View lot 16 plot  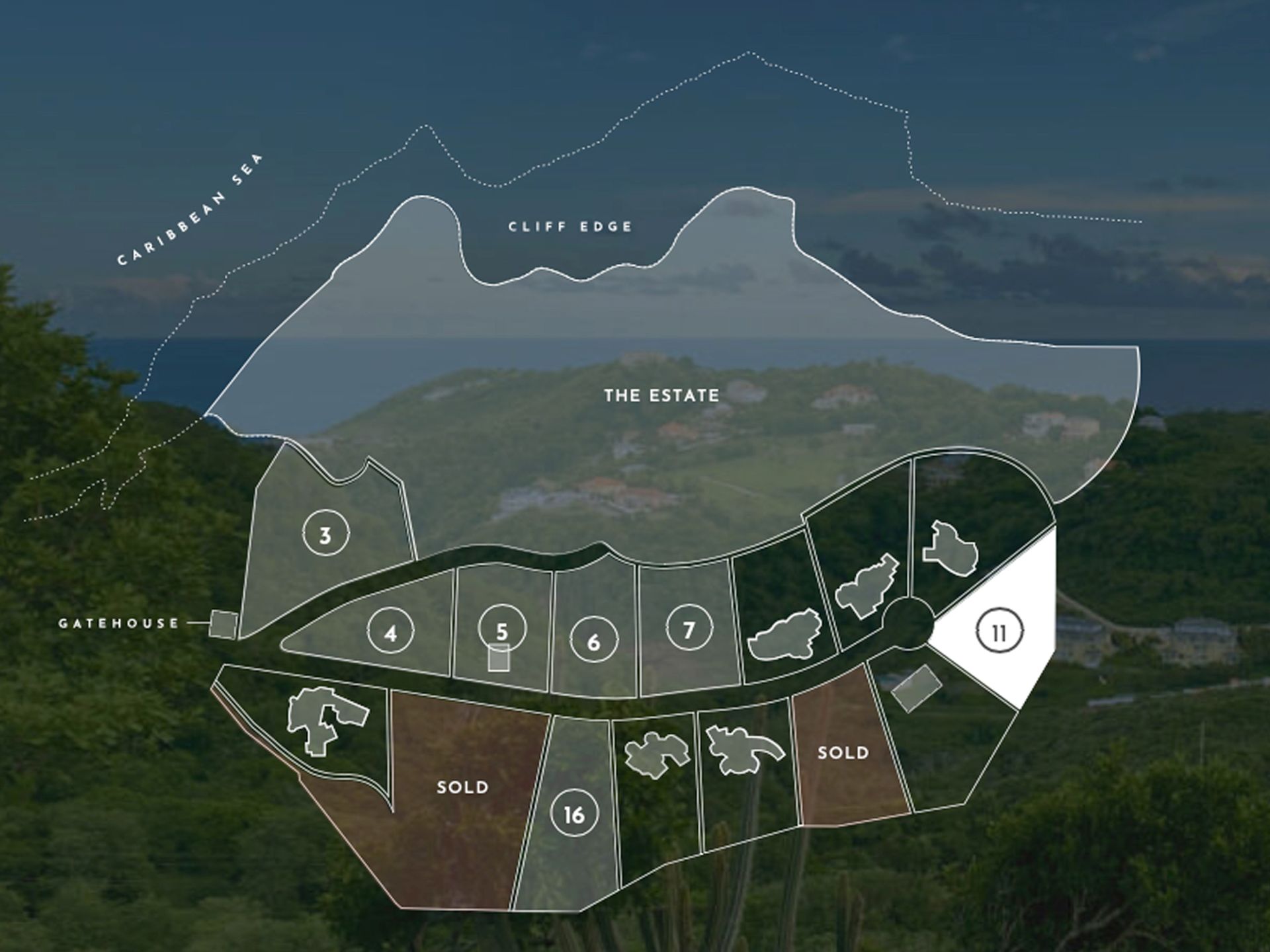[573, 814]
